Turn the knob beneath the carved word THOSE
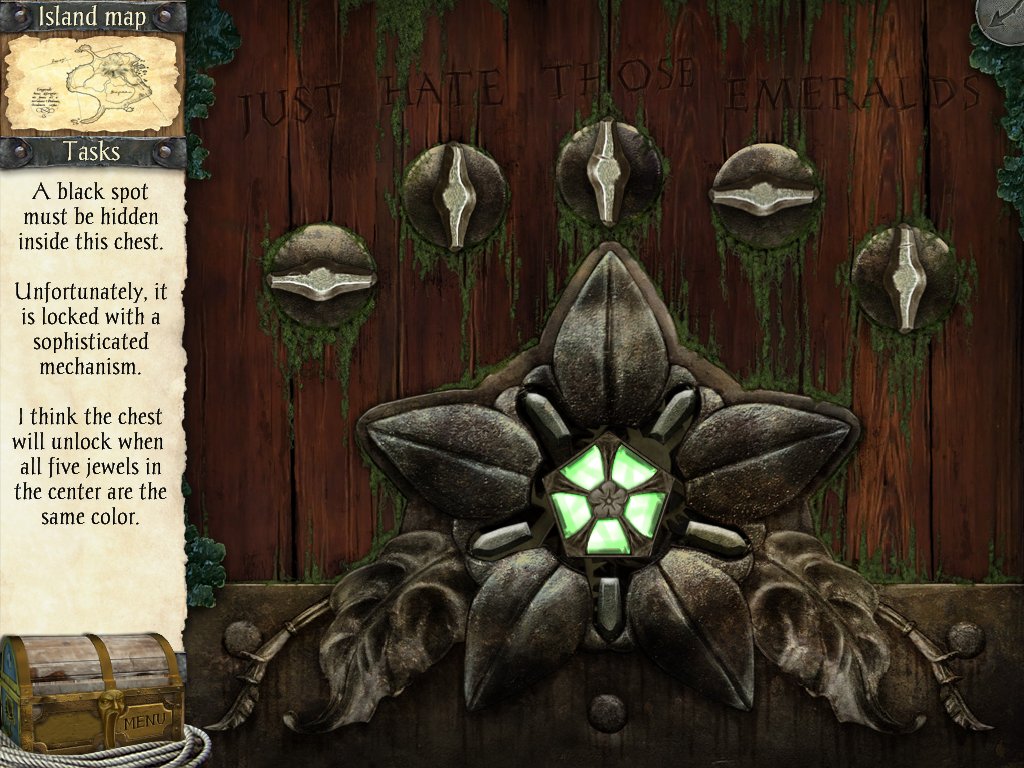1024x768 pixels. 609,171
